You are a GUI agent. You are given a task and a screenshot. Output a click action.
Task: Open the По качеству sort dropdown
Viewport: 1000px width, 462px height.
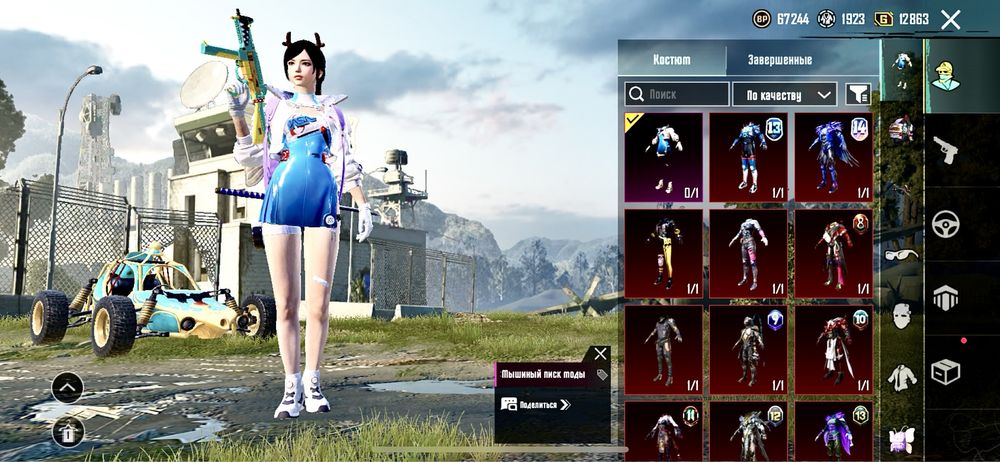pyautogui.click(x=784, y=94)
